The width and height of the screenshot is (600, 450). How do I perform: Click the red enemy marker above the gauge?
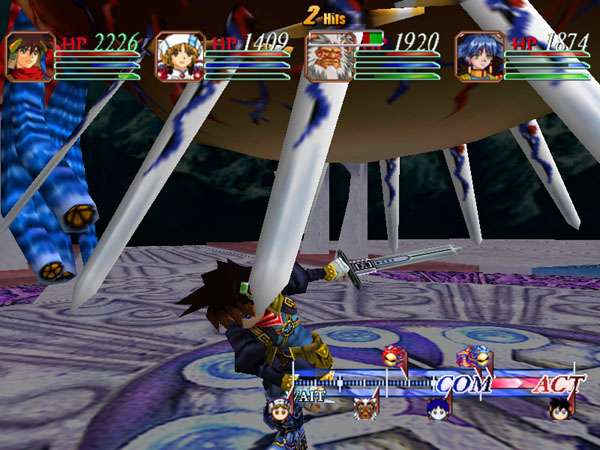(391, 358)
